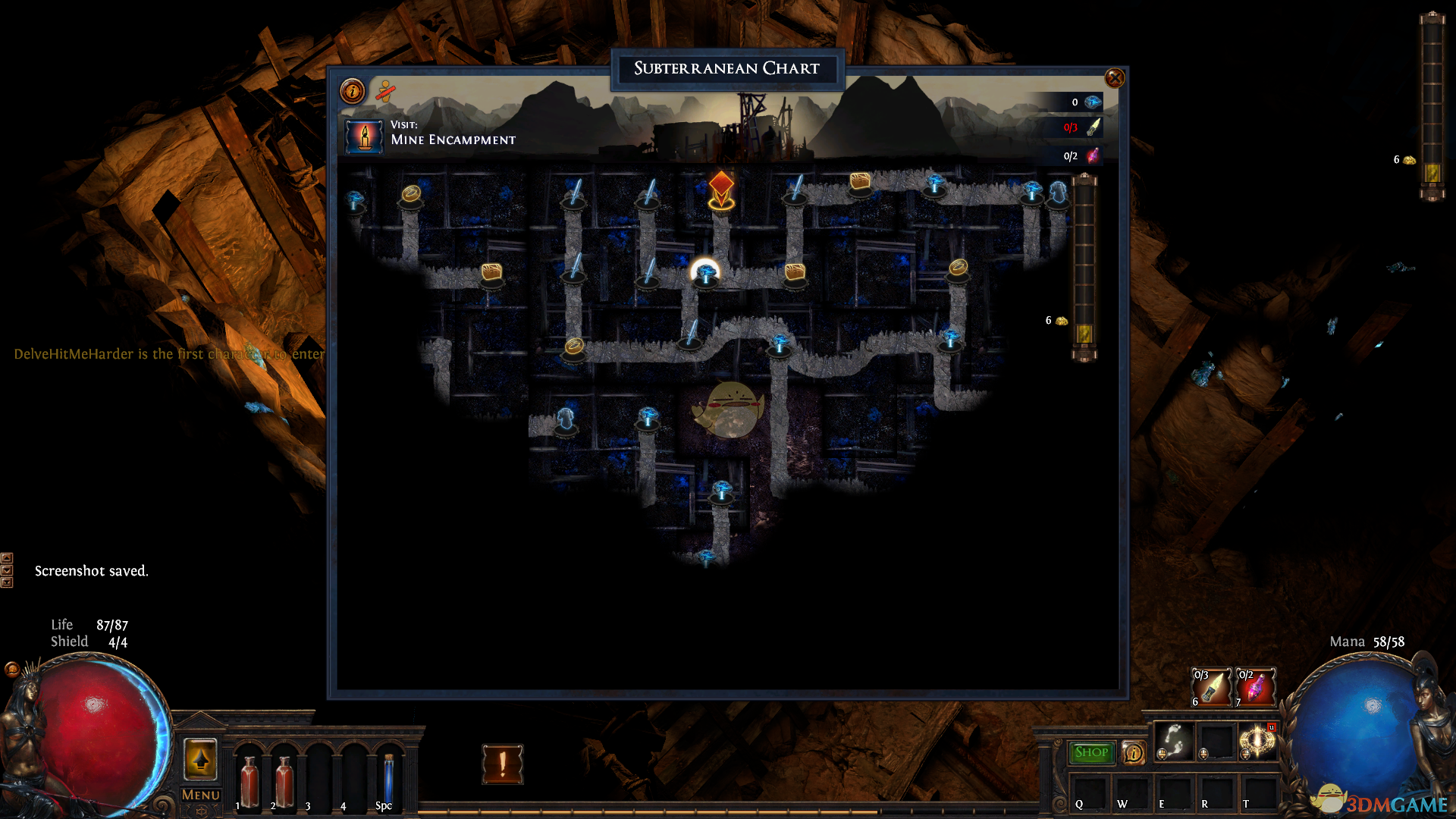Click the golden ring skill icon
Screen dimensions: 1456x819
[1257, 741]
